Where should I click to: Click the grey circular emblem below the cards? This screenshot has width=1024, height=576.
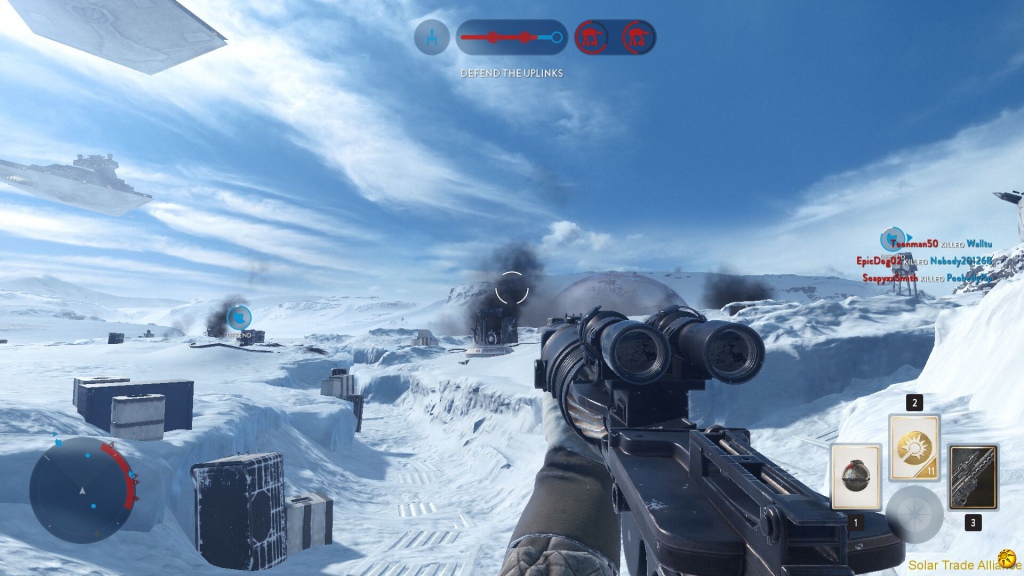(x=914, y=513)
